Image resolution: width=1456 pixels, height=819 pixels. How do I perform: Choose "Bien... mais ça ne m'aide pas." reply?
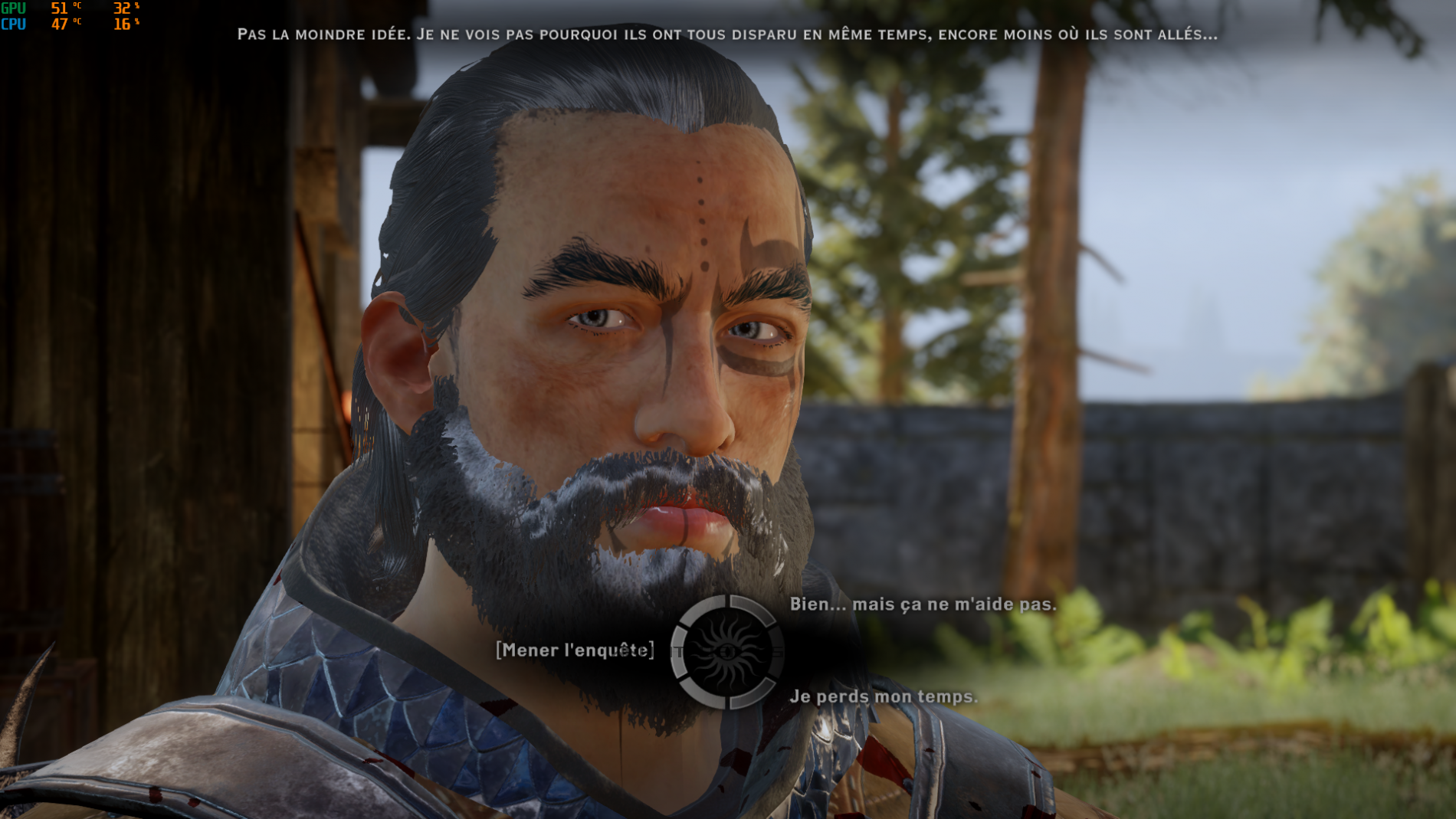[923, 604]
